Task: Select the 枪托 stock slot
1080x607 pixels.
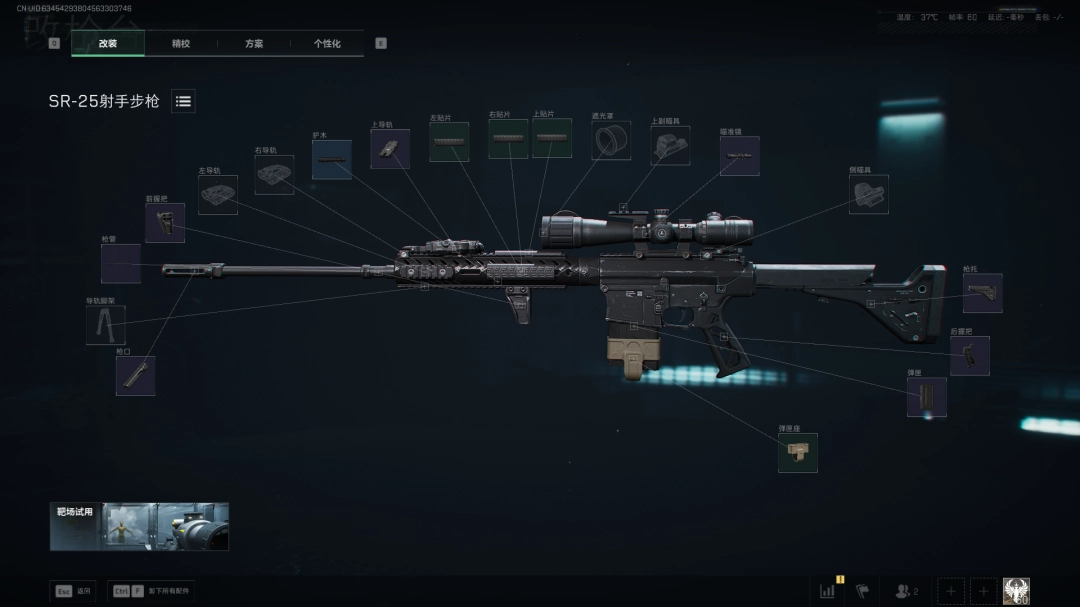Action: coord(982,293)
